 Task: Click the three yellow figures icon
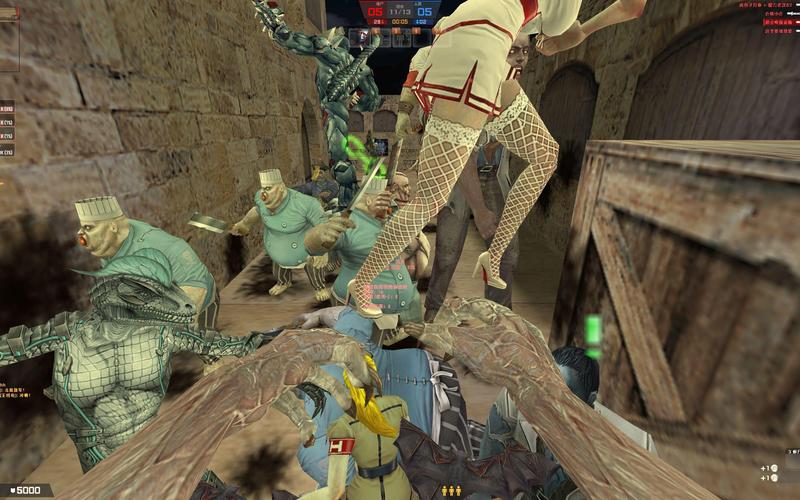[x=451, y=491]
